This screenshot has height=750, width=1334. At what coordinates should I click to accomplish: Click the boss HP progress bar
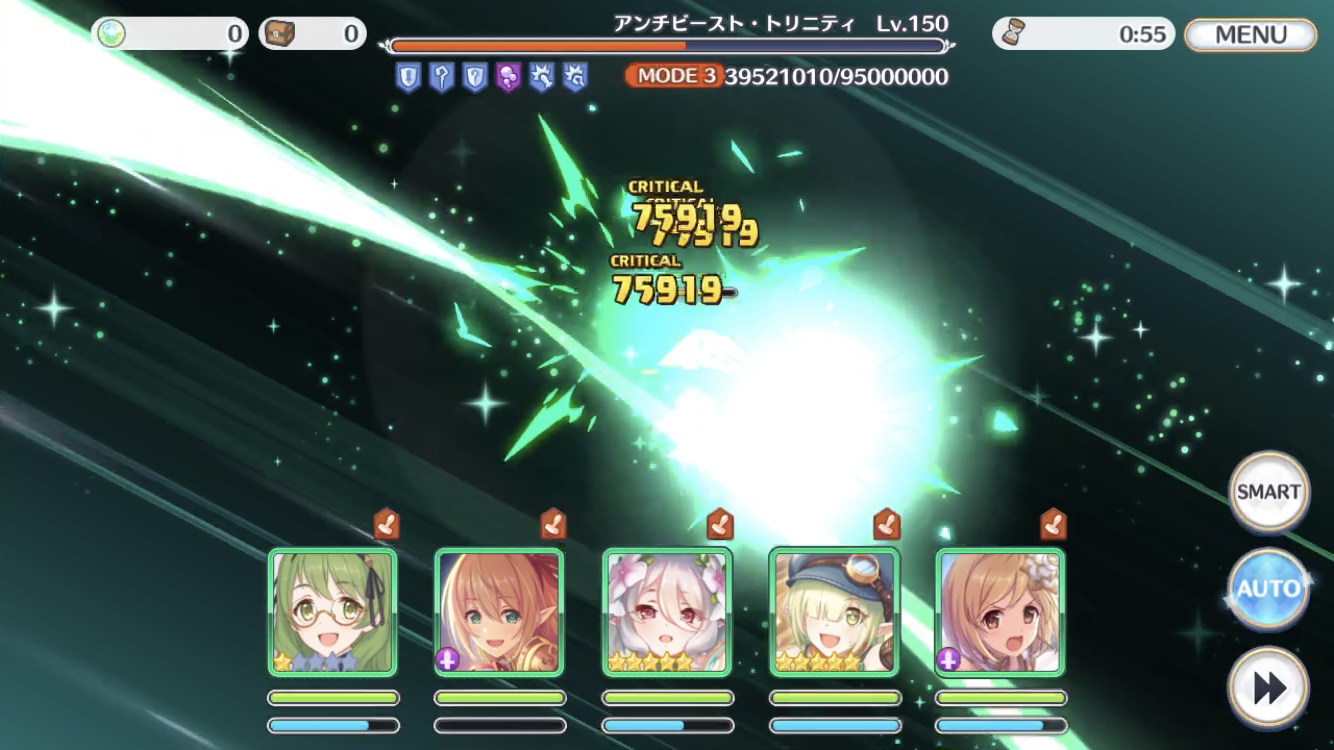670,45
